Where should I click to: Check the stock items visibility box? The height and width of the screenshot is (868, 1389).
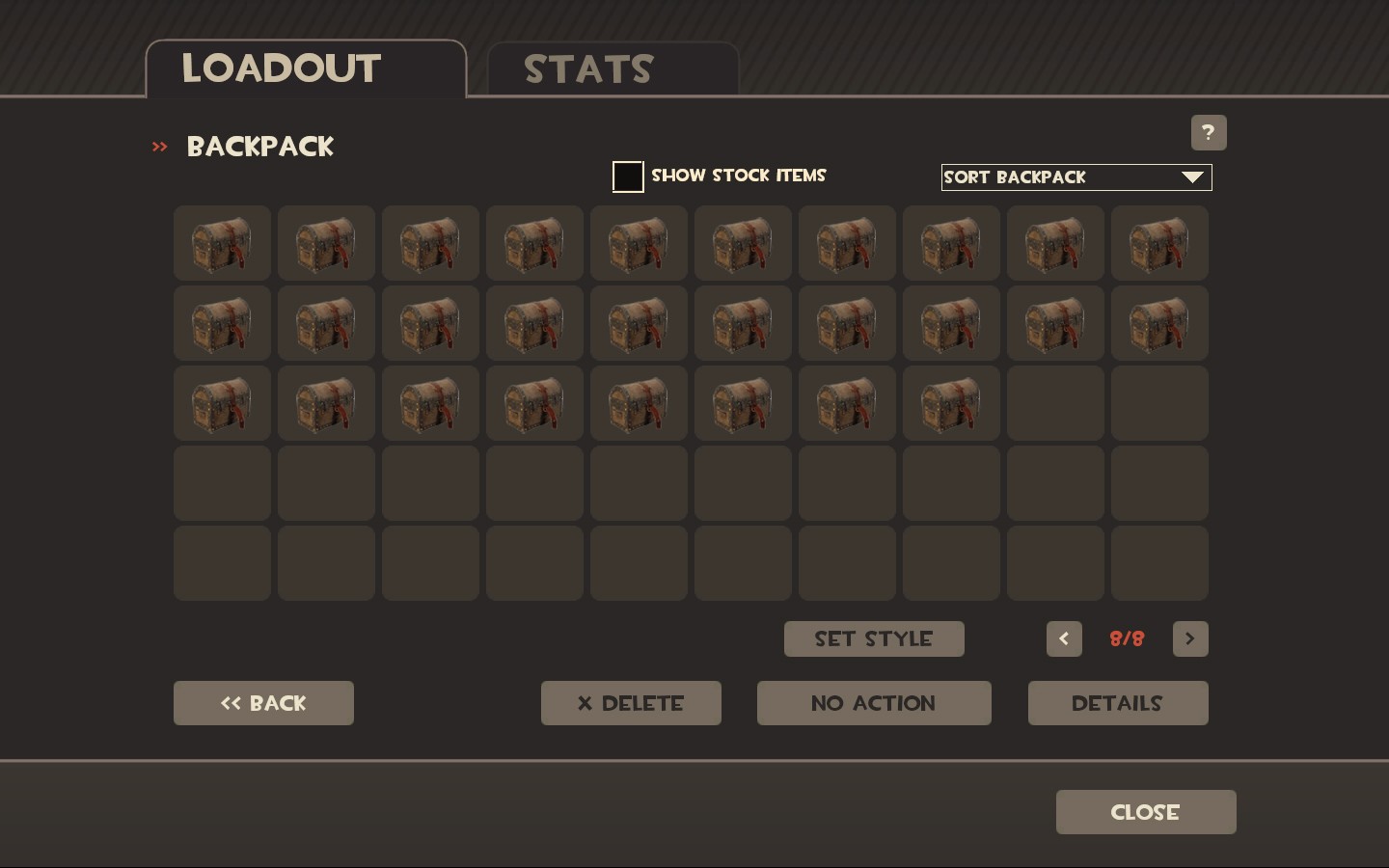(x=628, y=176)
